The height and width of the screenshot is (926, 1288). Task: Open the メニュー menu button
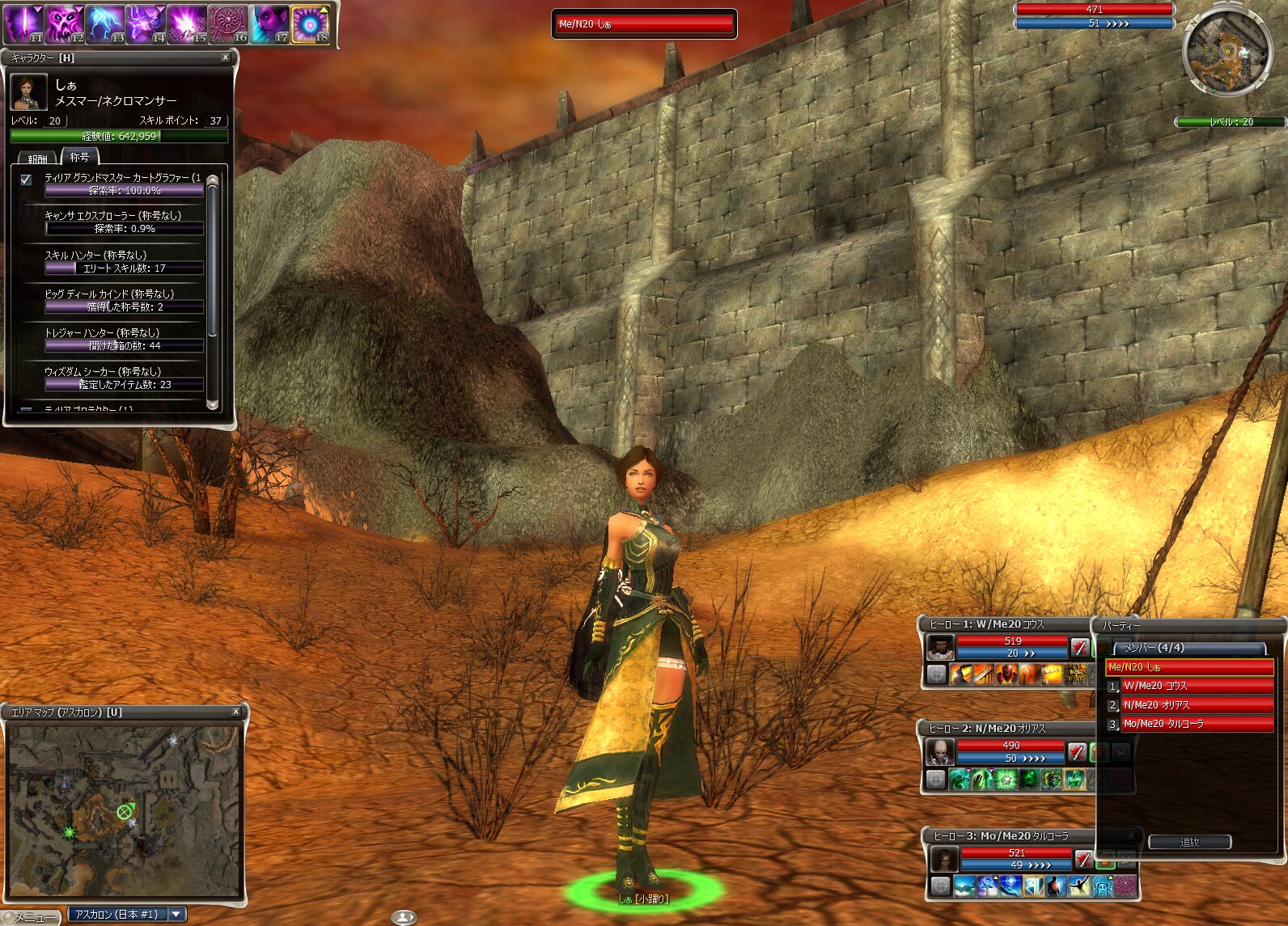click(x=31, y=917)
